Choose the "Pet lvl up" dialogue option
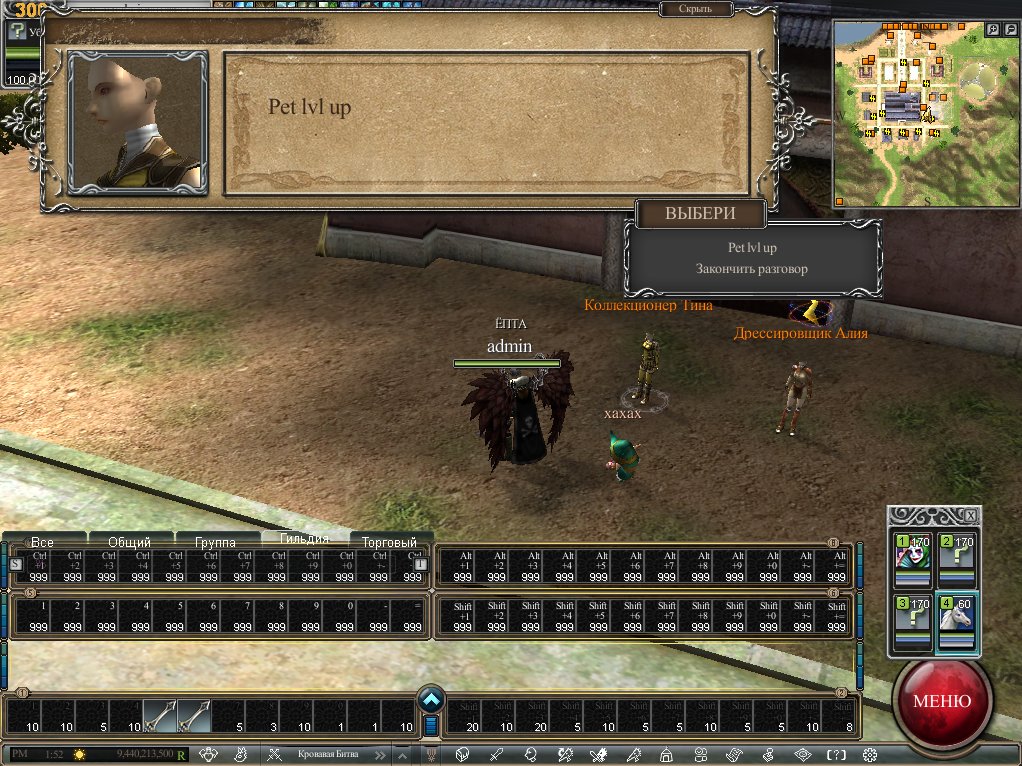1022x766 pixels. pyautogui.click(x=752, y=248)
